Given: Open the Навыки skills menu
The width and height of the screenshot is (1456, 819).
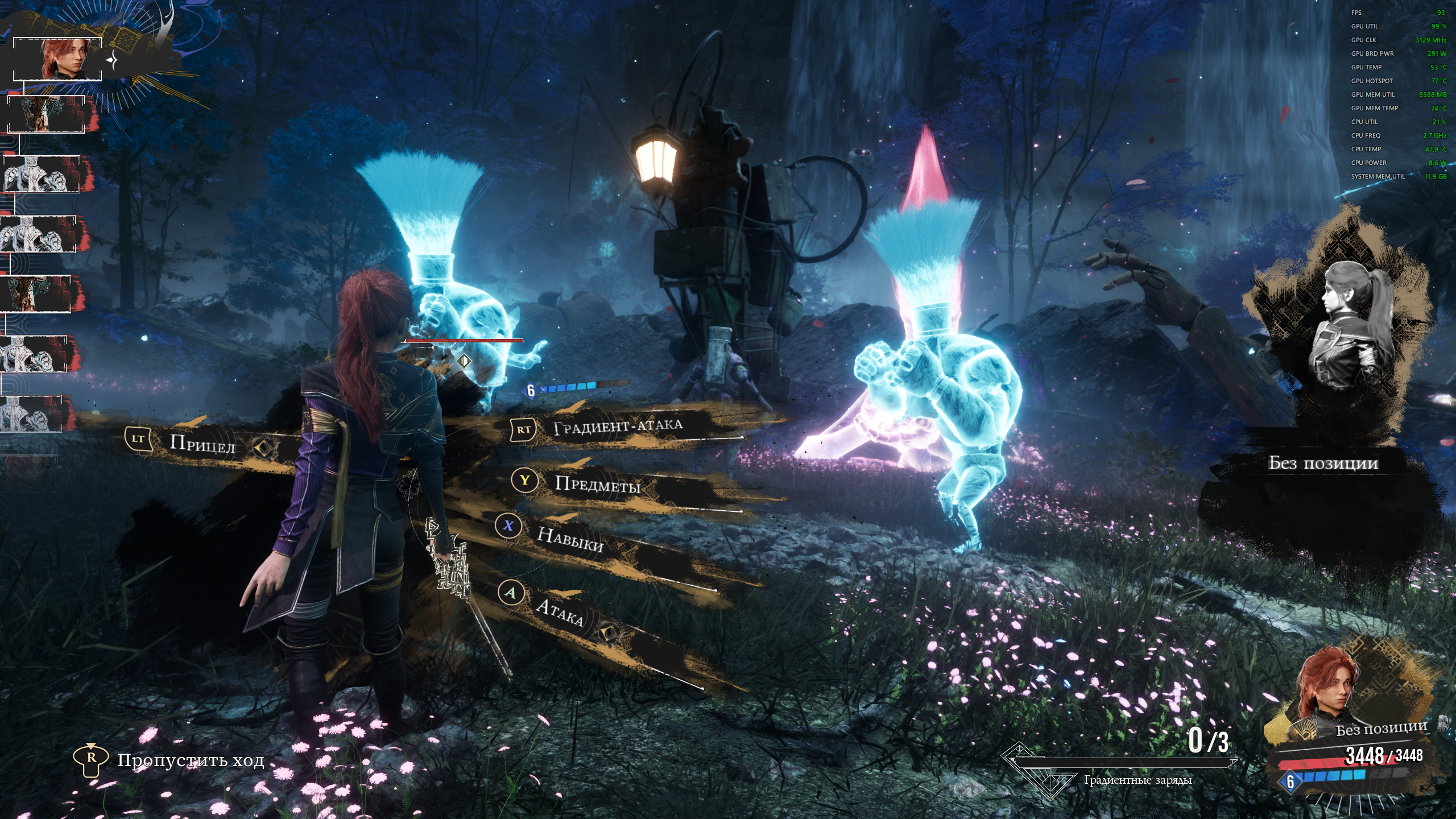Looking at the screenshot, I should pos(570,539).
